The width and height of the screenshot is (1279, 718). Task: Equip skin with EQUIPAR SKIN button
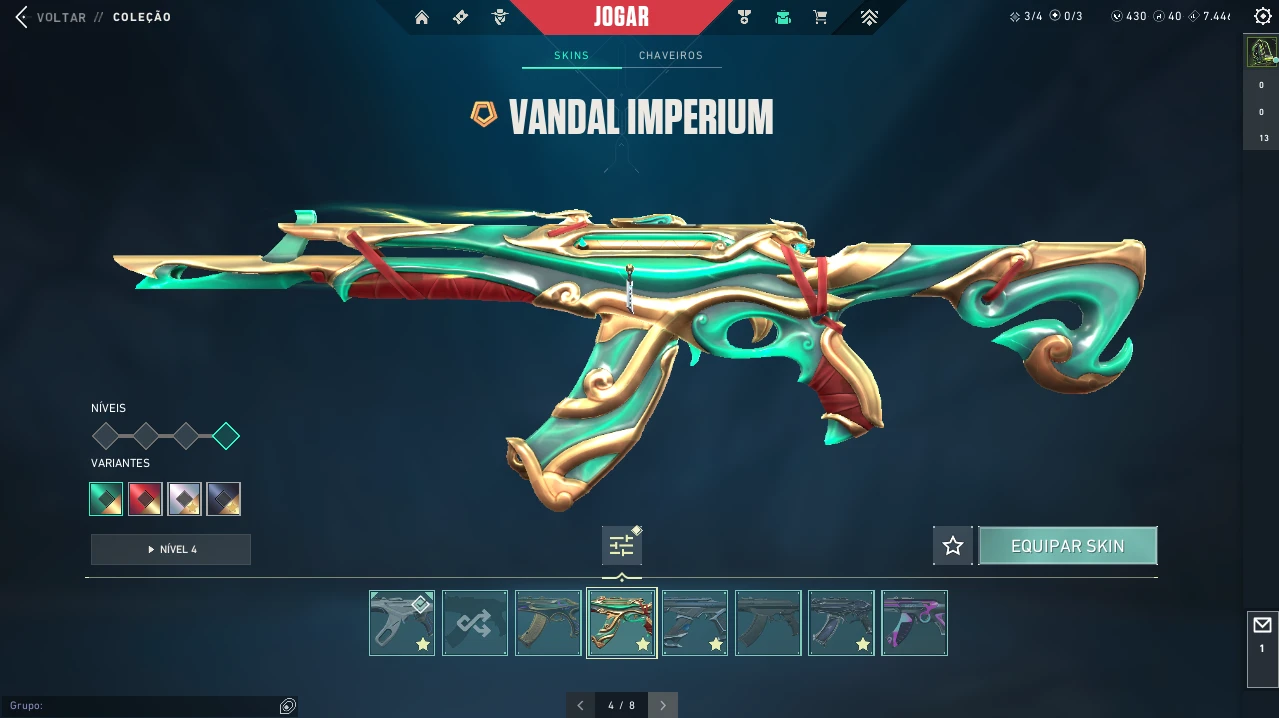pos(1067,546)
